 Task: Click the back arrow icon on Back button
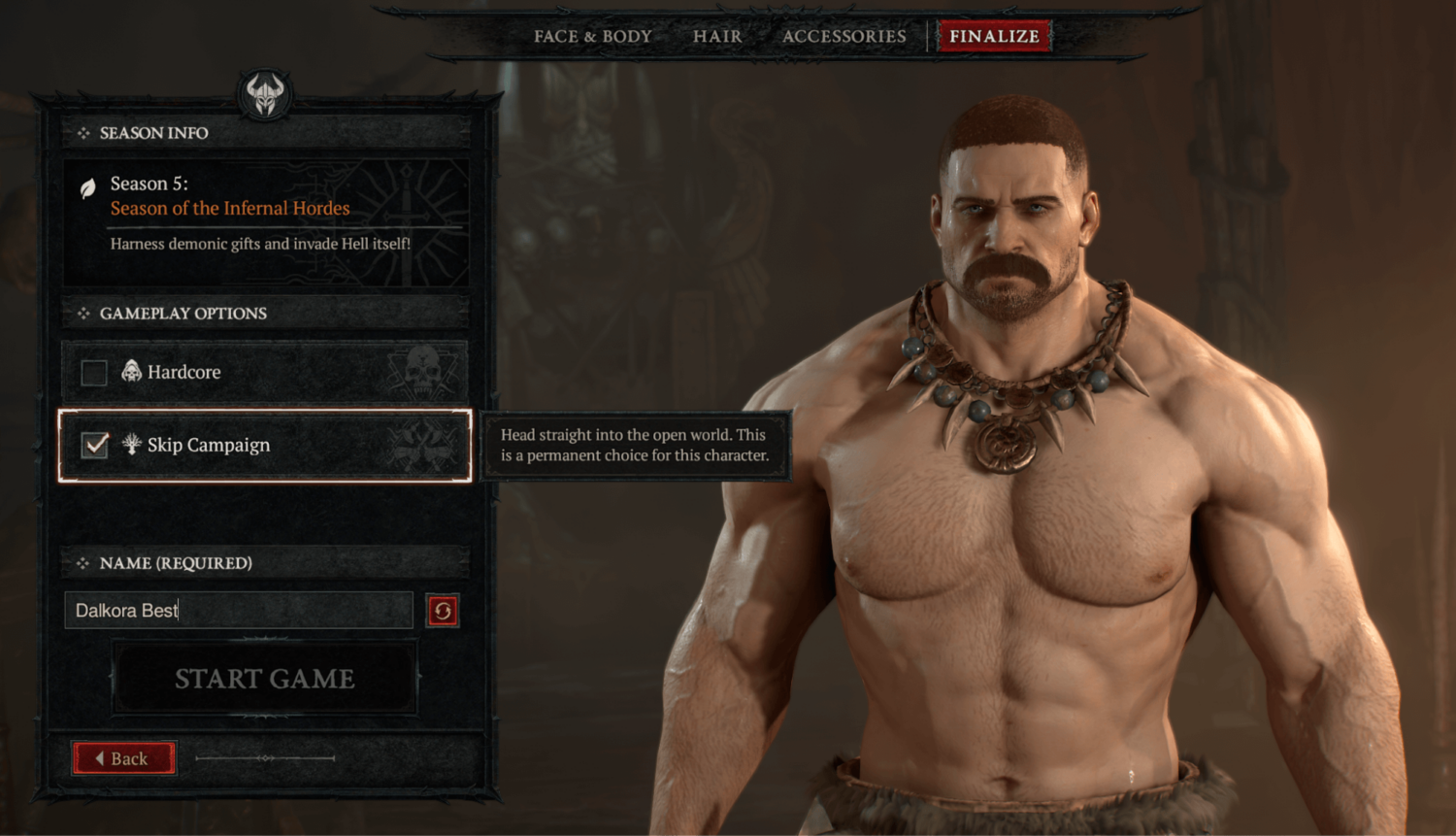coord(103,758)
